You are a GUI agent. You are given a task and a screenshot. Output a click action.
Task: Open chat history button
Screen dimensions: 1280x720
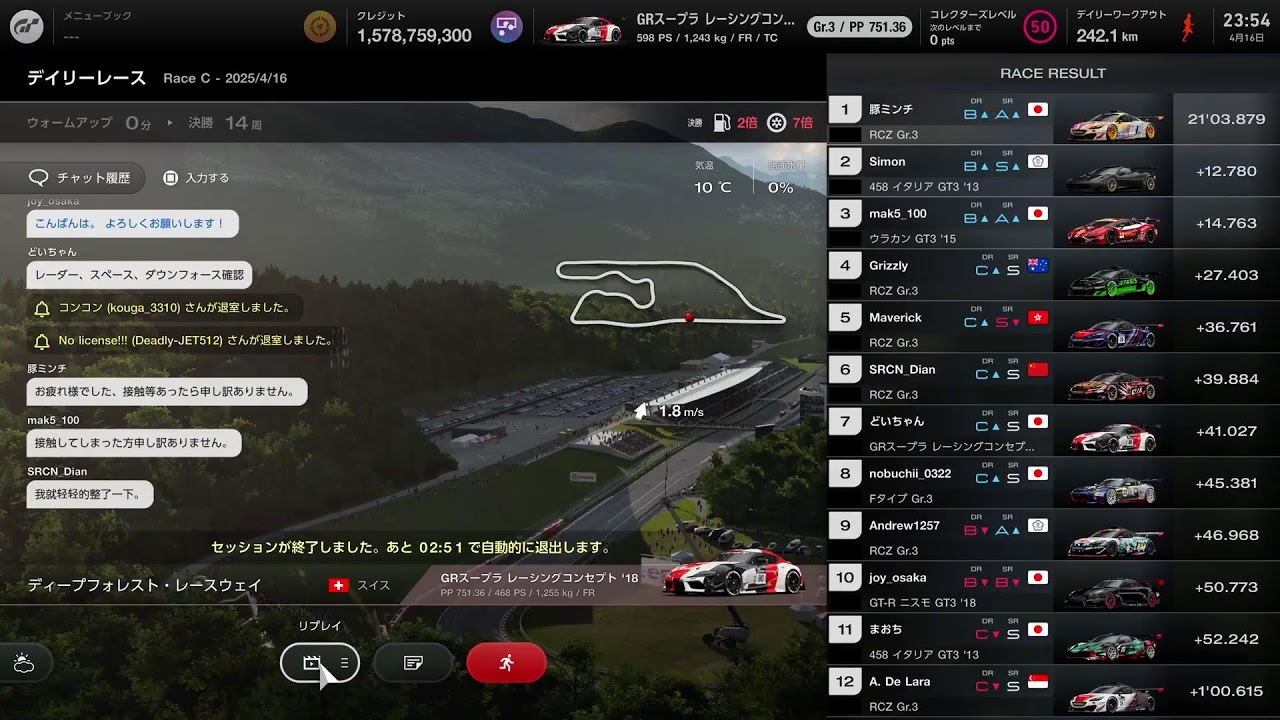(81, 178)
